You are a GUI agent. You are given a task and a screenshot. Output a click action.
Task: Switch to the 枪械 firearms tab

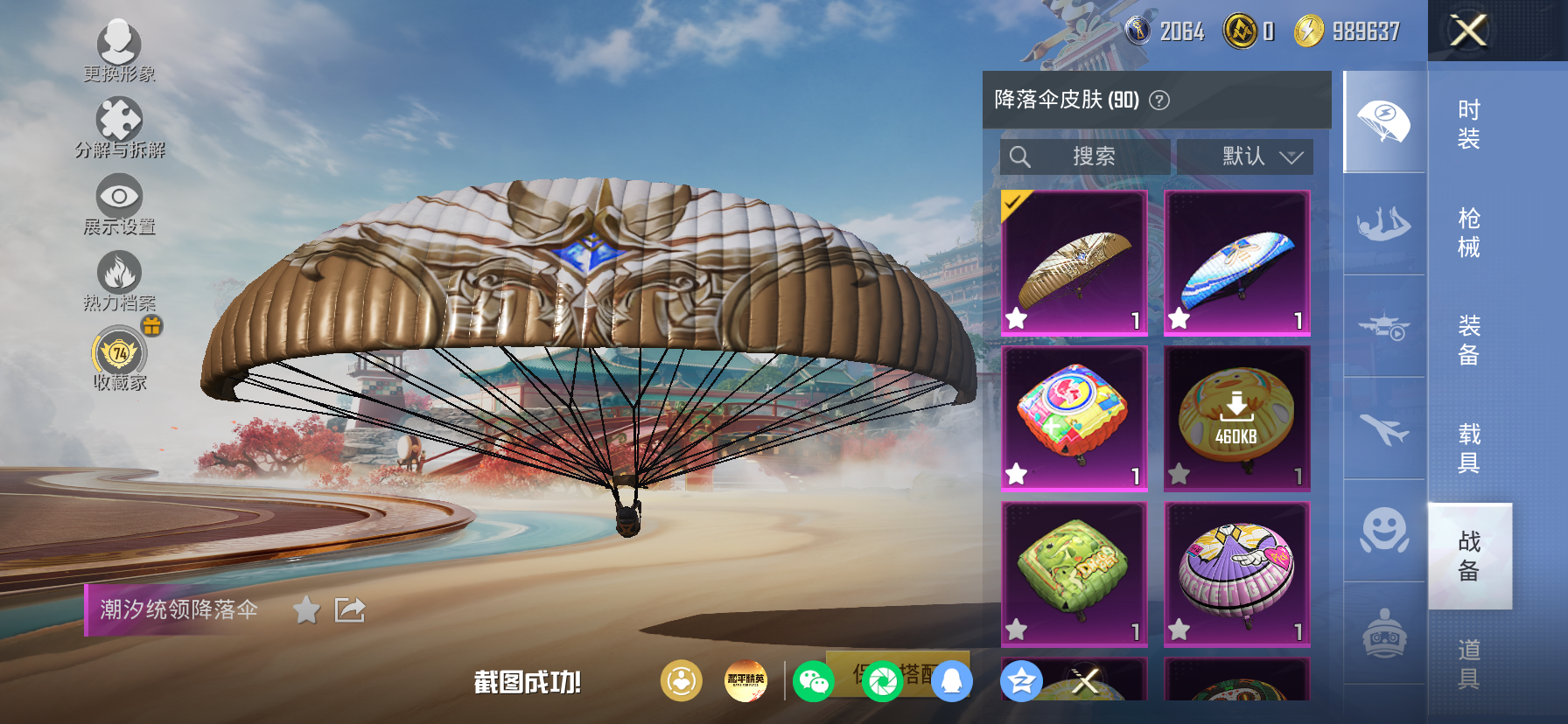1469,232
